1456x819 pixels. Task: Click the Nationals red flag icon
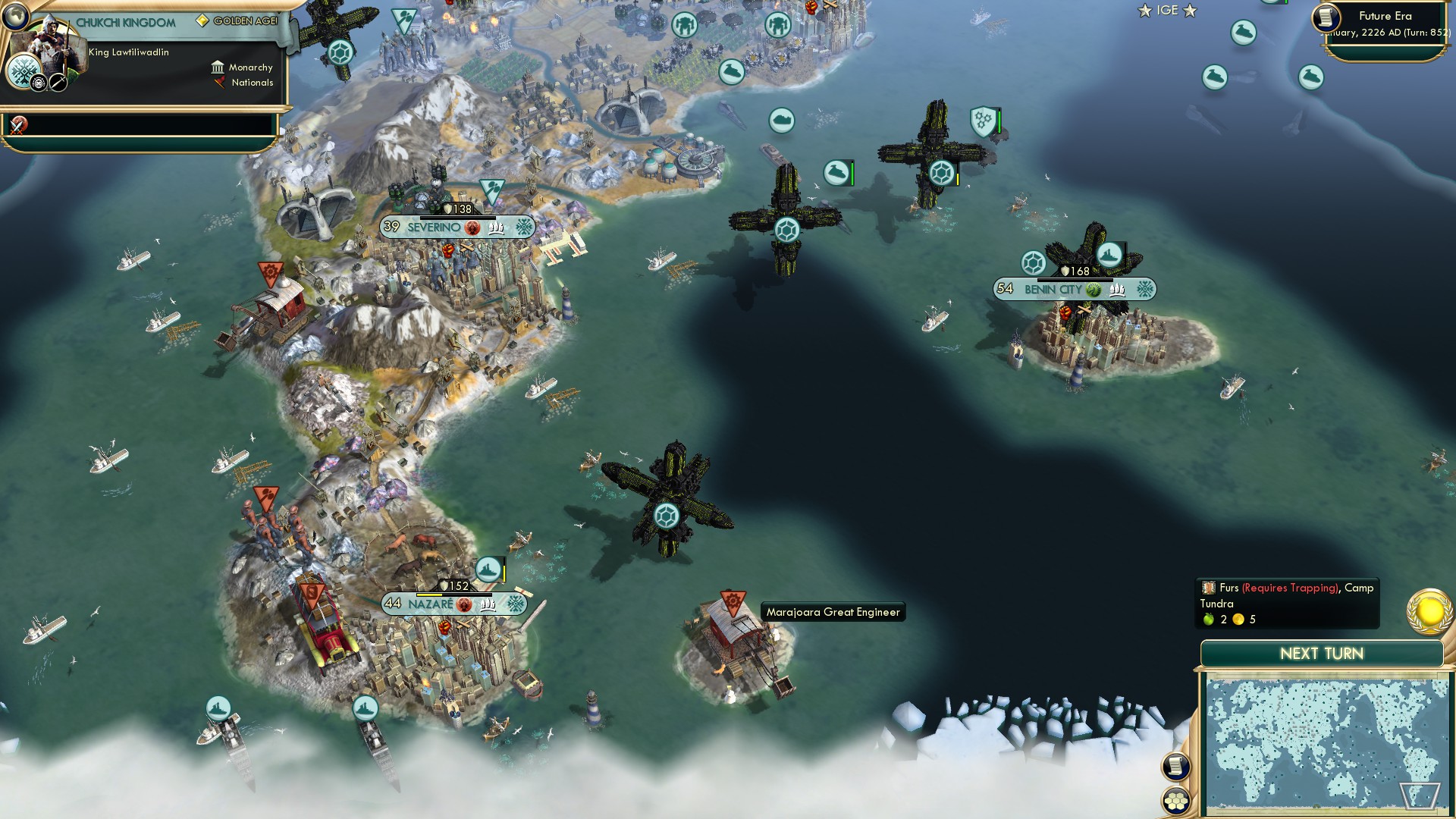219,83
